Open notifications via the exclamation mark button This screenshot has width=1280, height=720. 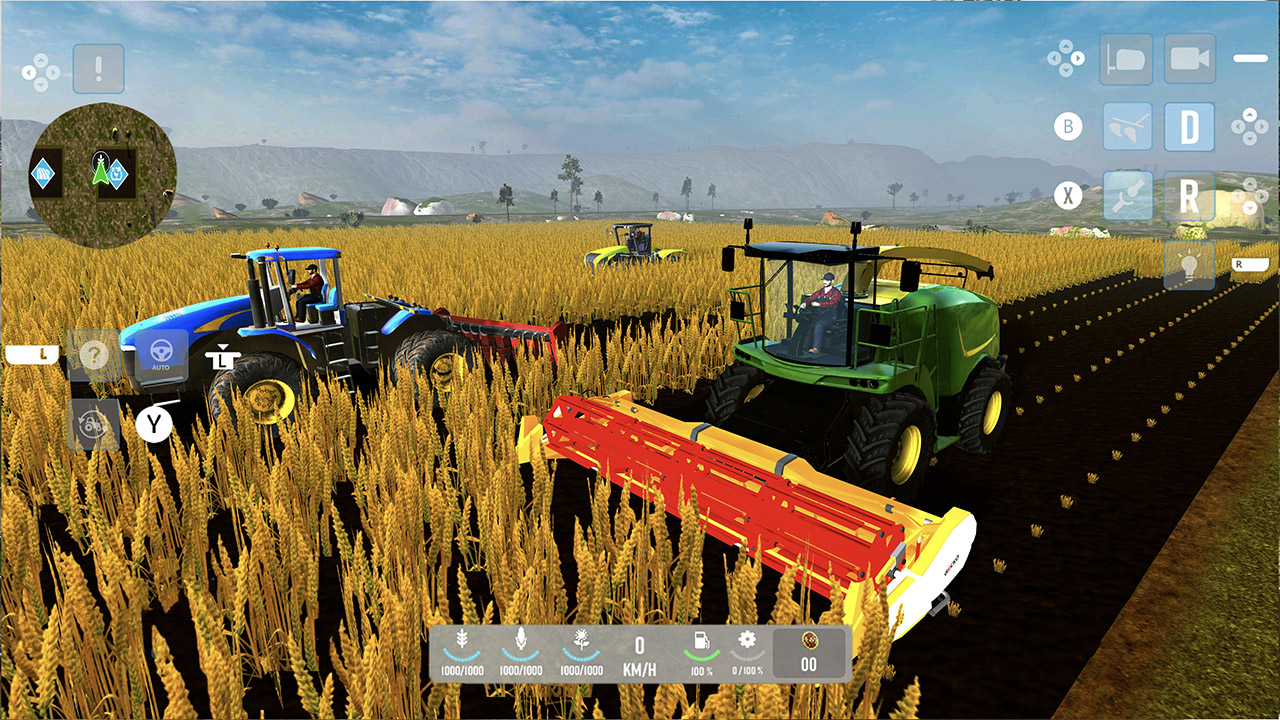click(x=97, y=68)
